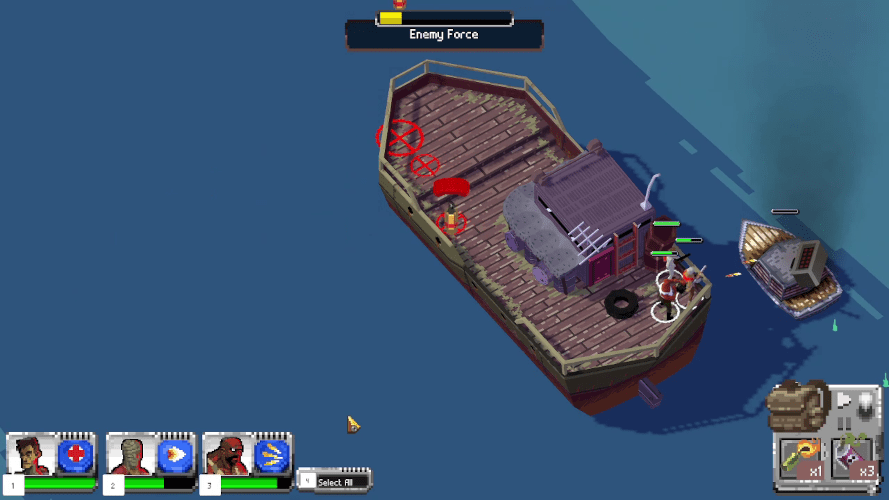Viewport: 889px width, 500px height.
Task: Activate the red cross heal ability
Action: click(x=75, y=456)
